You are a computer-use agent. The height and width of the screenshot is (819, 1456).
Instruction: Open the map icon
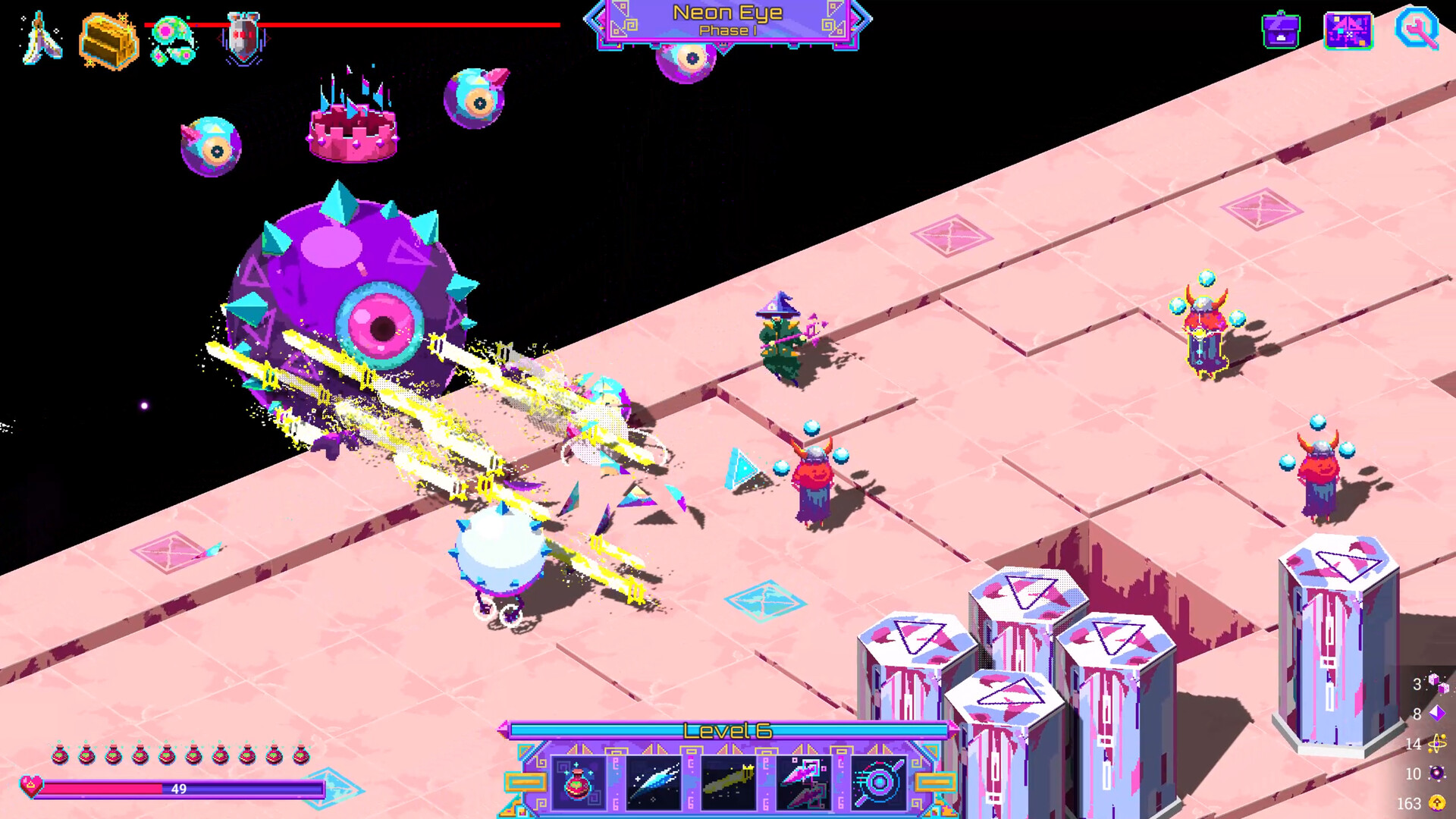pos(1348,31)
